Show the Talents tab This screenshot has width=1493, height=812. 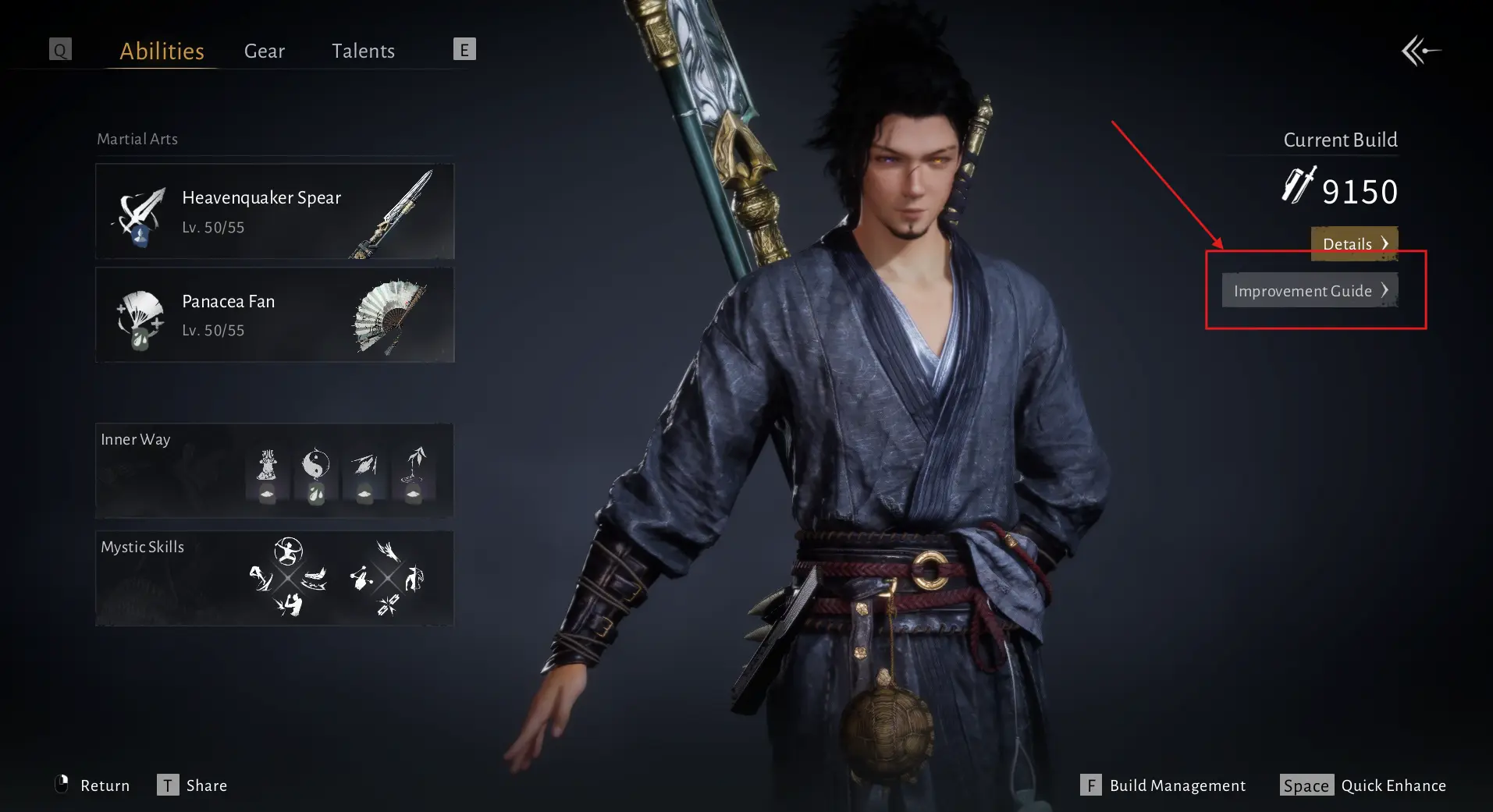(x=363, y=51)
